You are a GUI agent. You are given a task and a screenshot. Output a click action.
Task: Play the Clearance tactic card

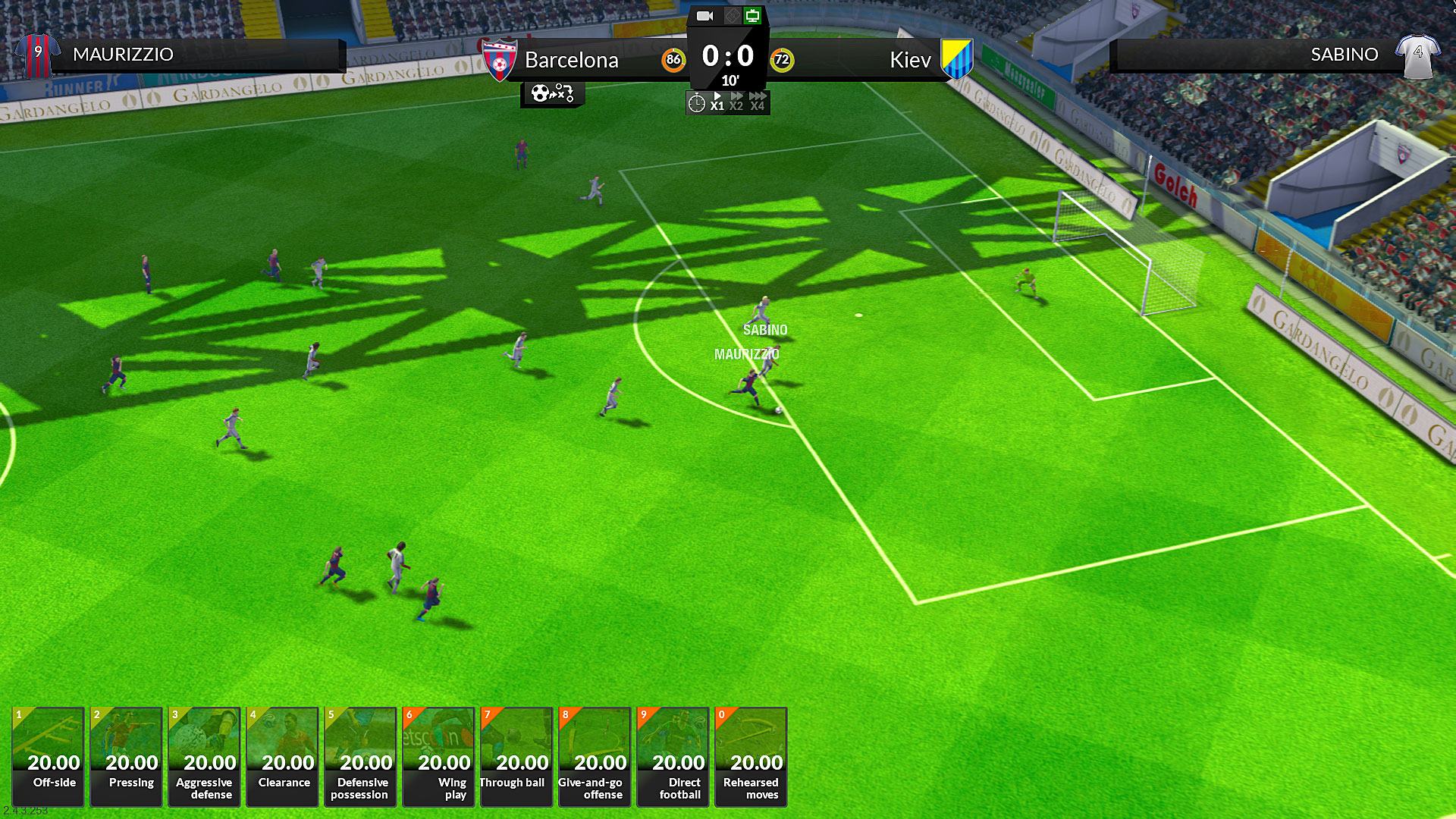(282, 756)
